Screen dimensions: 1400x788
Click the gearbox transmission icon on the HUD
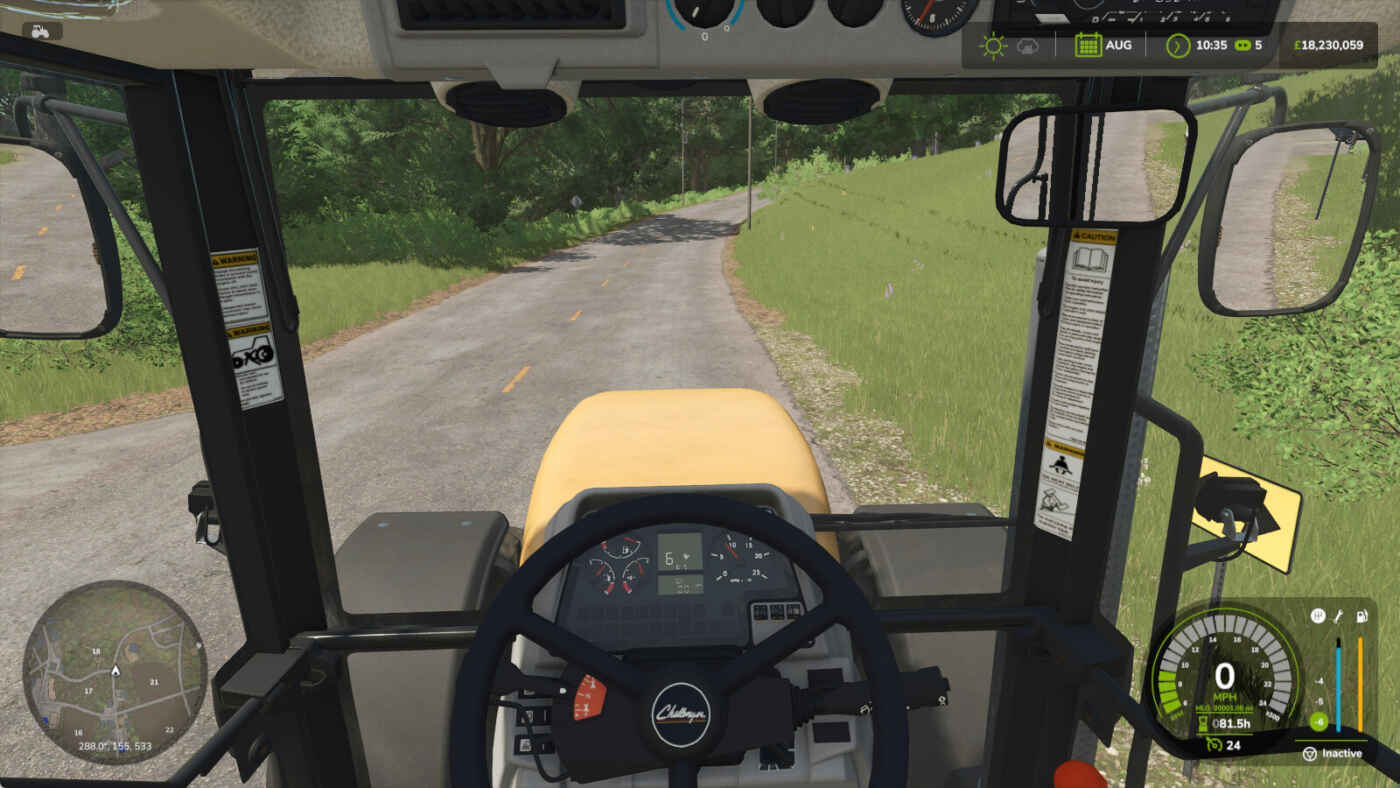point(1319,615)
